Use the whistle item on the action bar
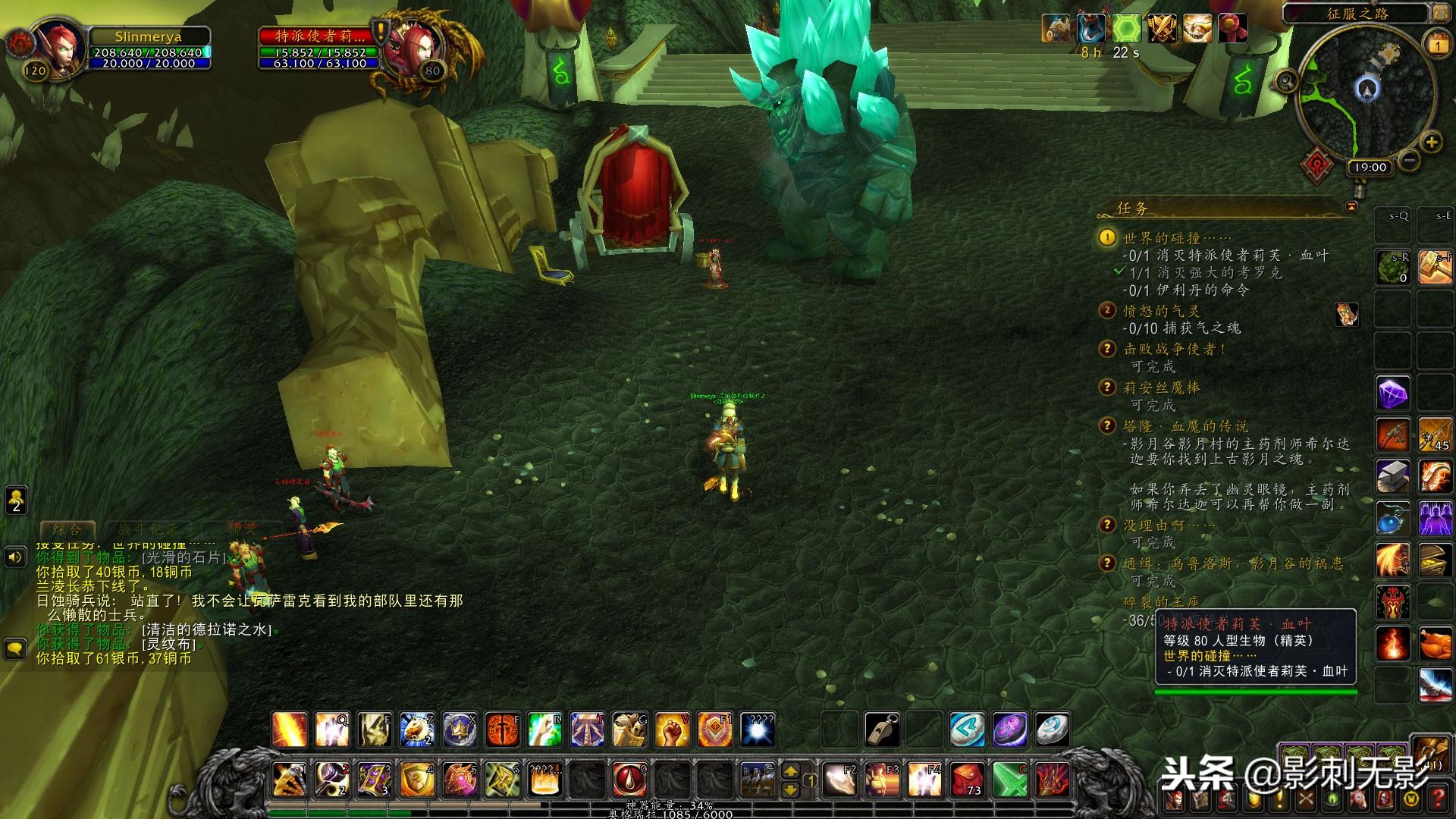Viewport: 1456px width, 819px height. click(882, 730)
